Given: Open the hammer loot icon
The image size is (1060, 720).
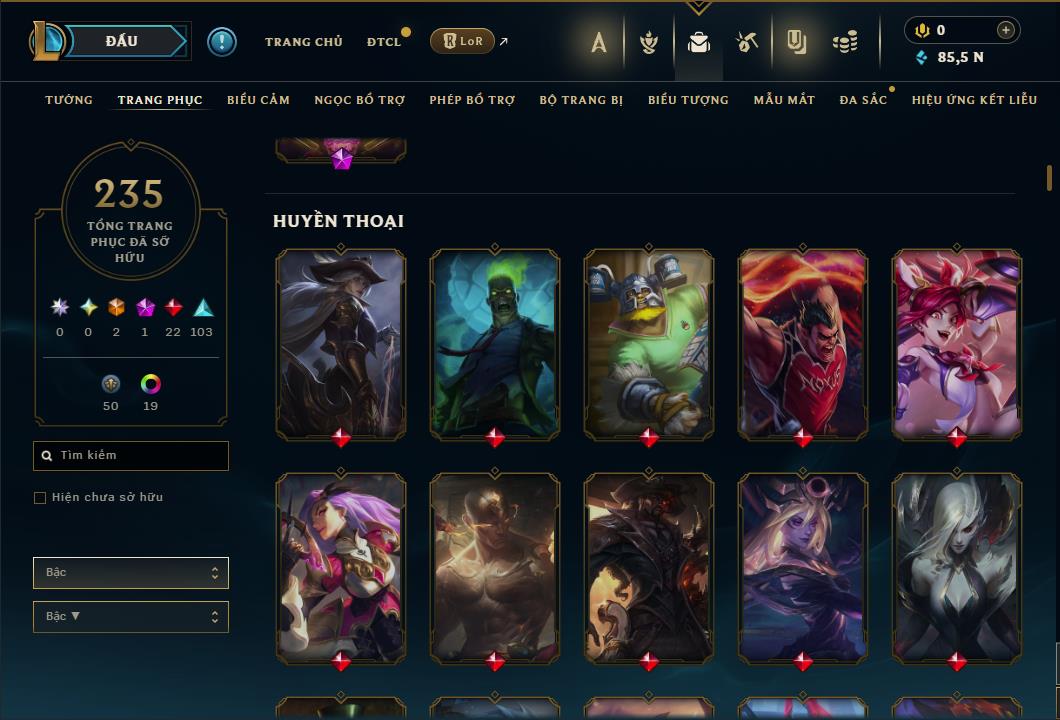Looking at the screenshot, I should click(x=747, y=42).
